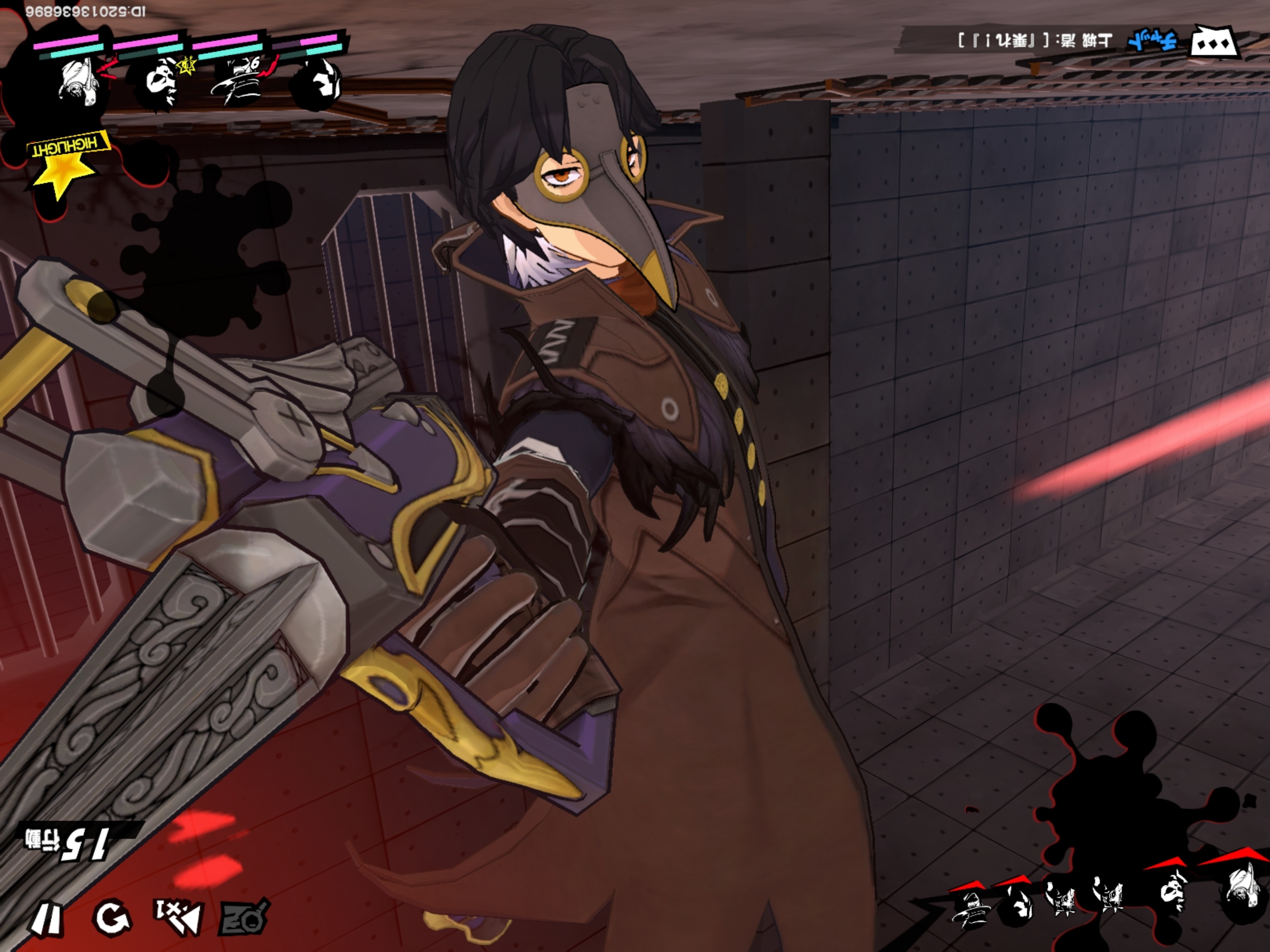Change battle speed with the fast-forward x1 button
Image resolution: width=1270 pixels, height=952 pixels.
179,917
